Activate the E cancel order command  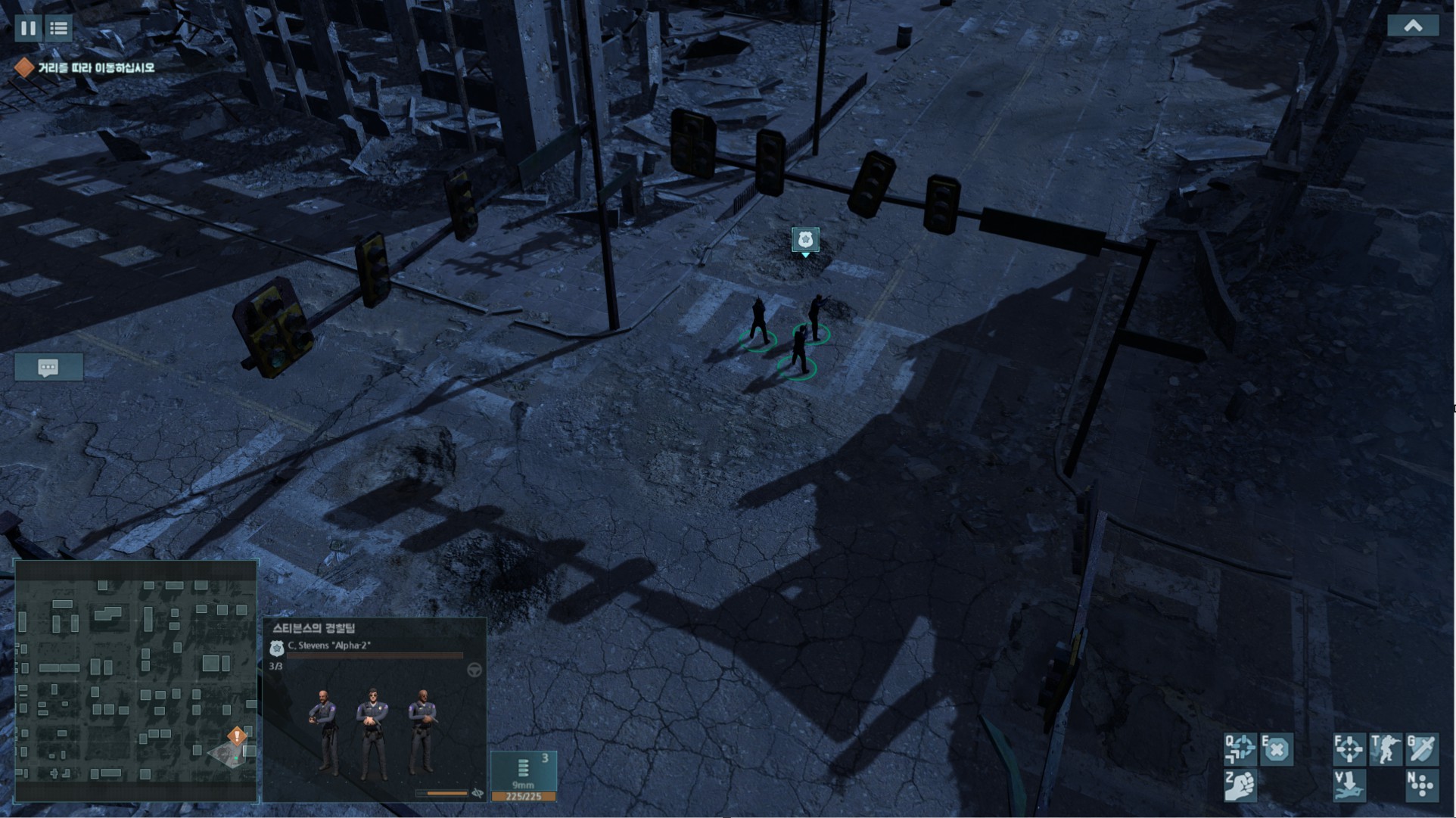pos(1277,749)
